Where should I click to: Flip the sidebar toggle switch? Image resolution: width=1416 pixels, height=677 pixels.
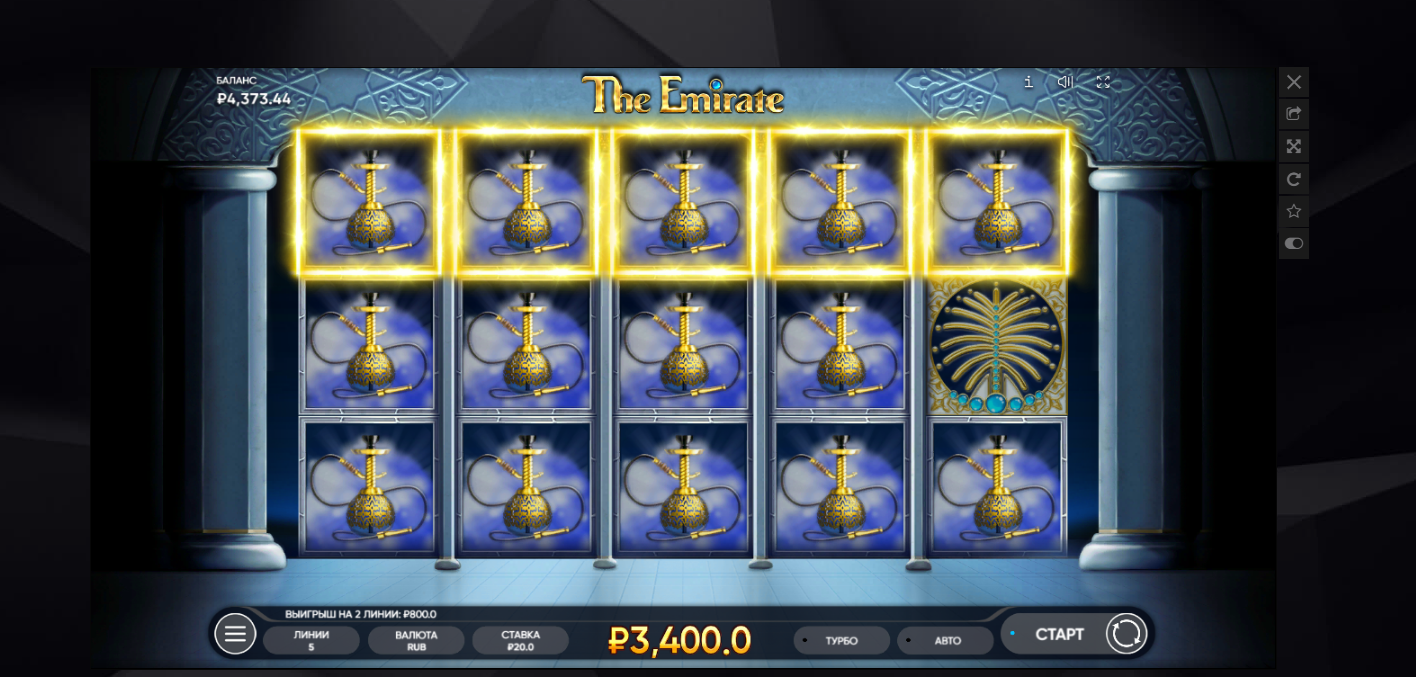(1294, 243)
